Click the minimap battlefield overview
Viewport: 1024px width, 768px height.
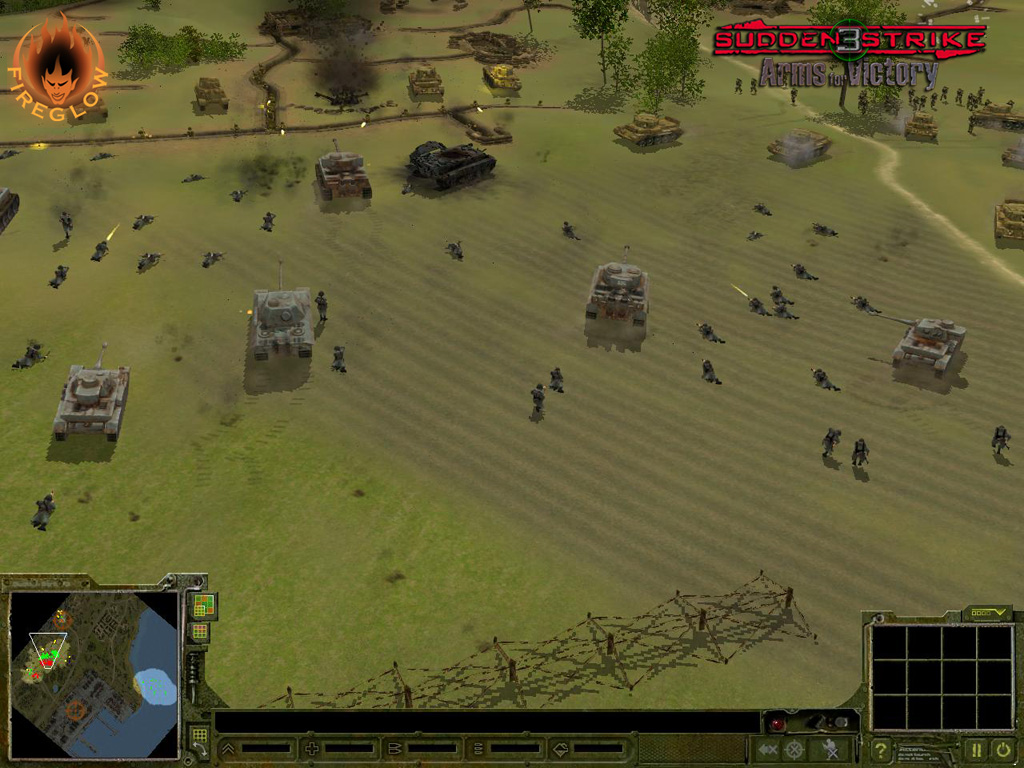pyautogui.click(x=93, y=673)
